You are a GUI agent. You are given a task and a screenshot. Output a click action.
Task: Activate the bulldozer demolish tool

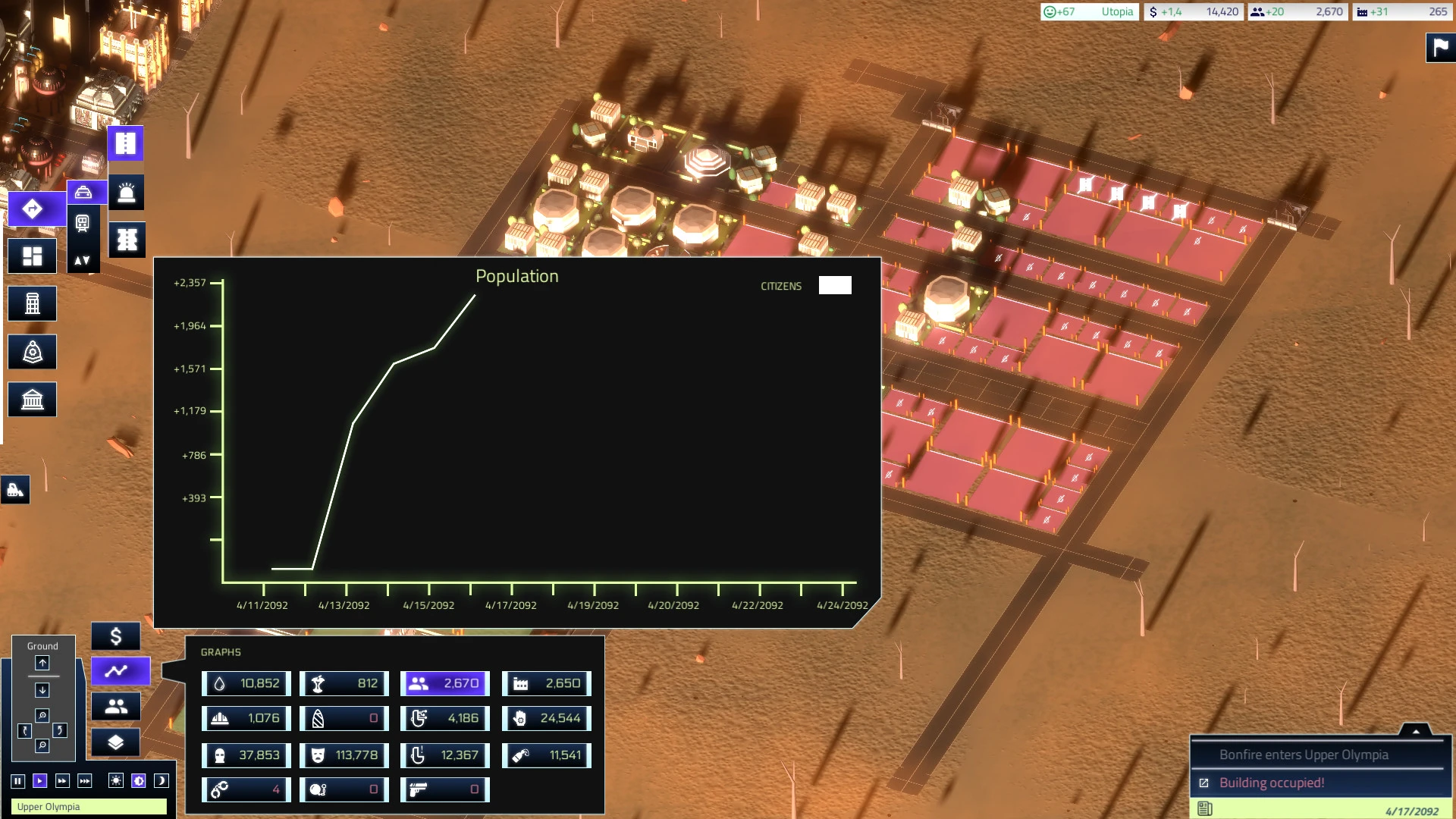[15, 490]
